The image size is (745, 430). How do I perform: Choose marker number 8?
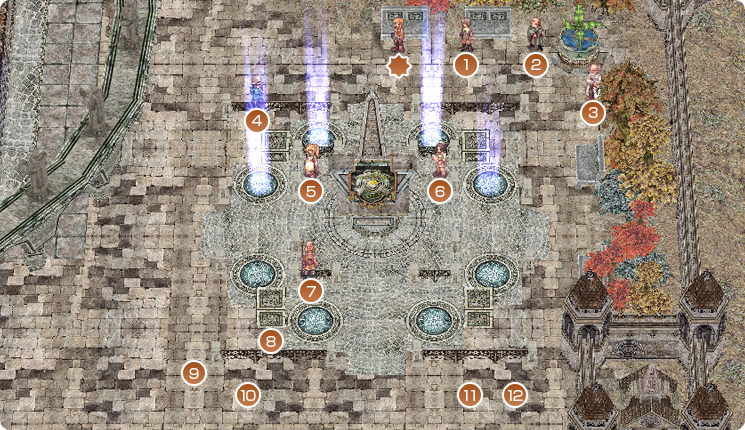click(270, 341)
